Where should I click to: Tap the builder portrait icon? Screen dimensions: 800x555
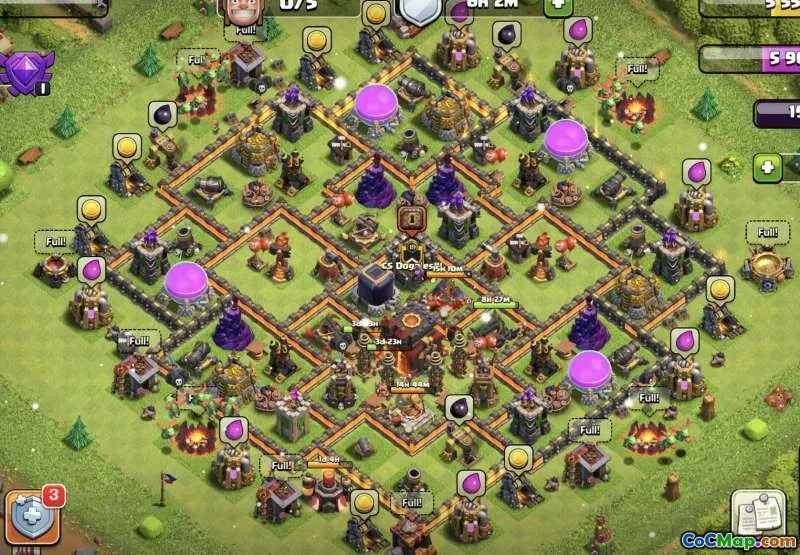tap(239, 9)
